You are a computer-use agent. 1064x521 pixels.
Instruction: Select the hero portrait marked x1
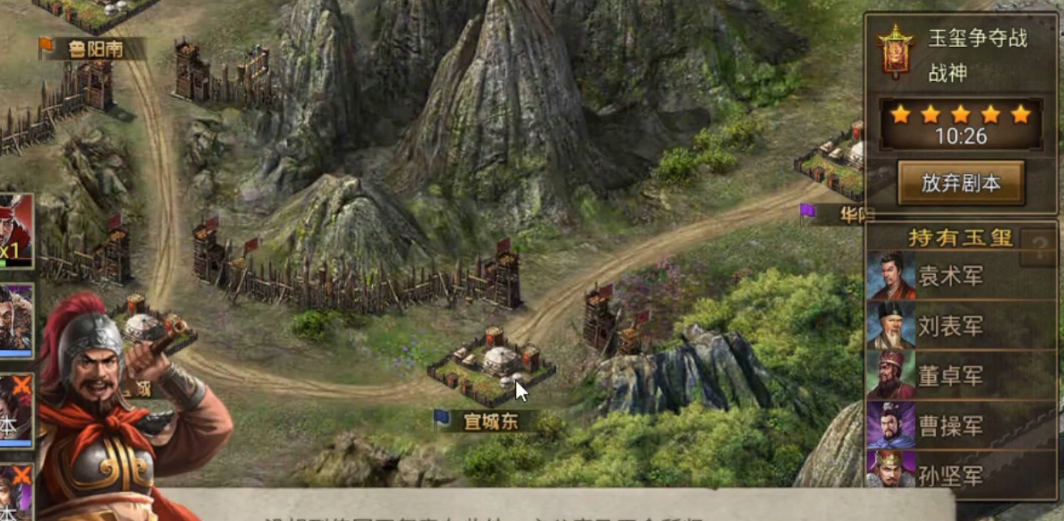point(16,230)
